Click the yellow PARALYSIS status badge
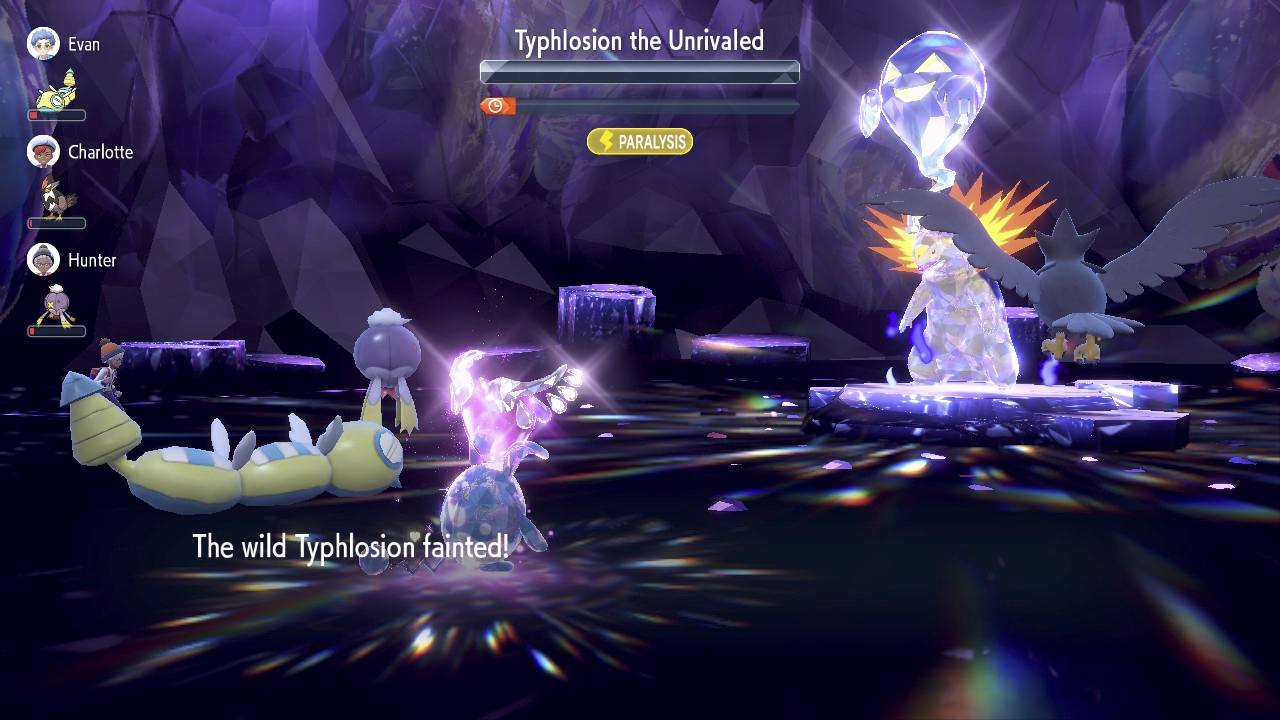 (640, 142)
